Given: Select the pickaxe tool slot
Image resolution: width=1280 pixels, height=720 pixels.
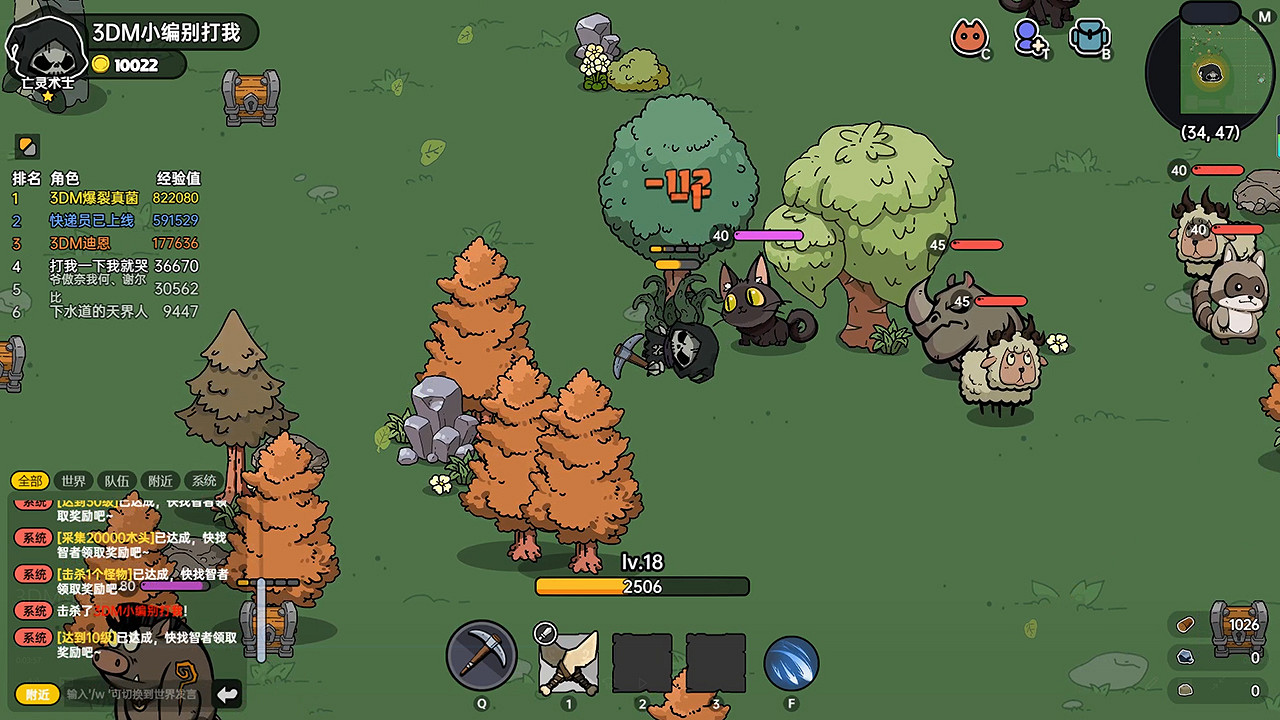Looking at the screenshot, I should tap(482, 656).
